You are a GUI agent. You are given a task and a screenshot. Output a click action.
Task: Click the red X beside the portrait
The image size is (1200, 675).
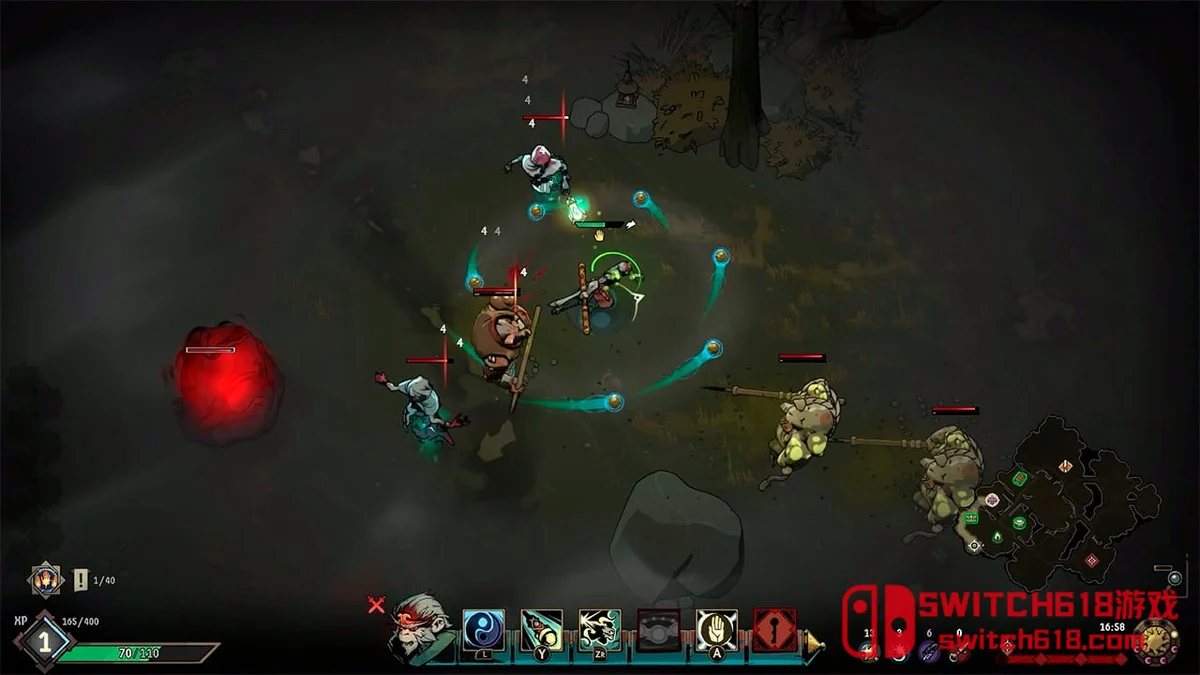pos(376,604)
